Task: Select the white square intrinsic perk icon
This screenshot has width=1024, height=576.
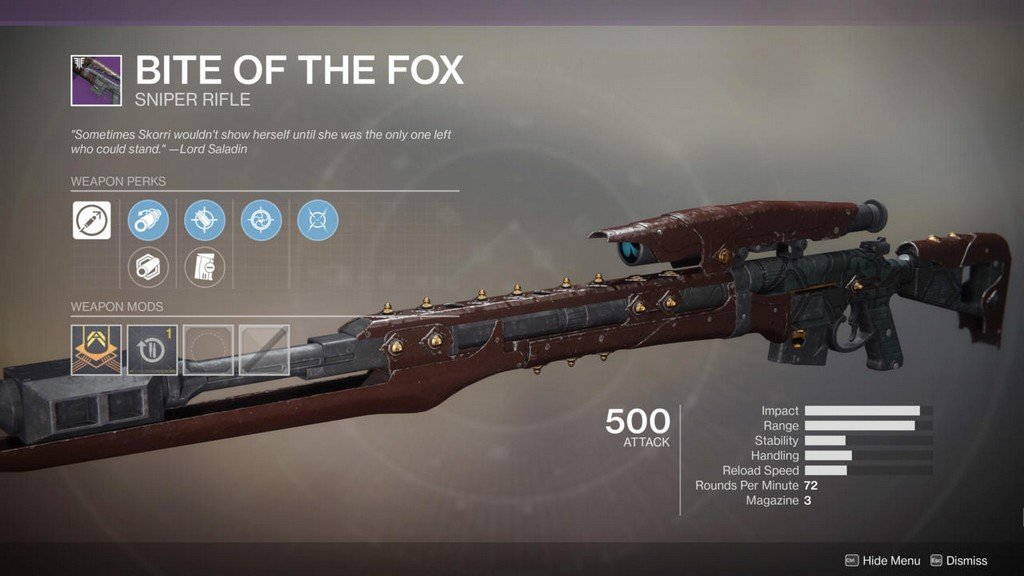Action: point(92,221)
